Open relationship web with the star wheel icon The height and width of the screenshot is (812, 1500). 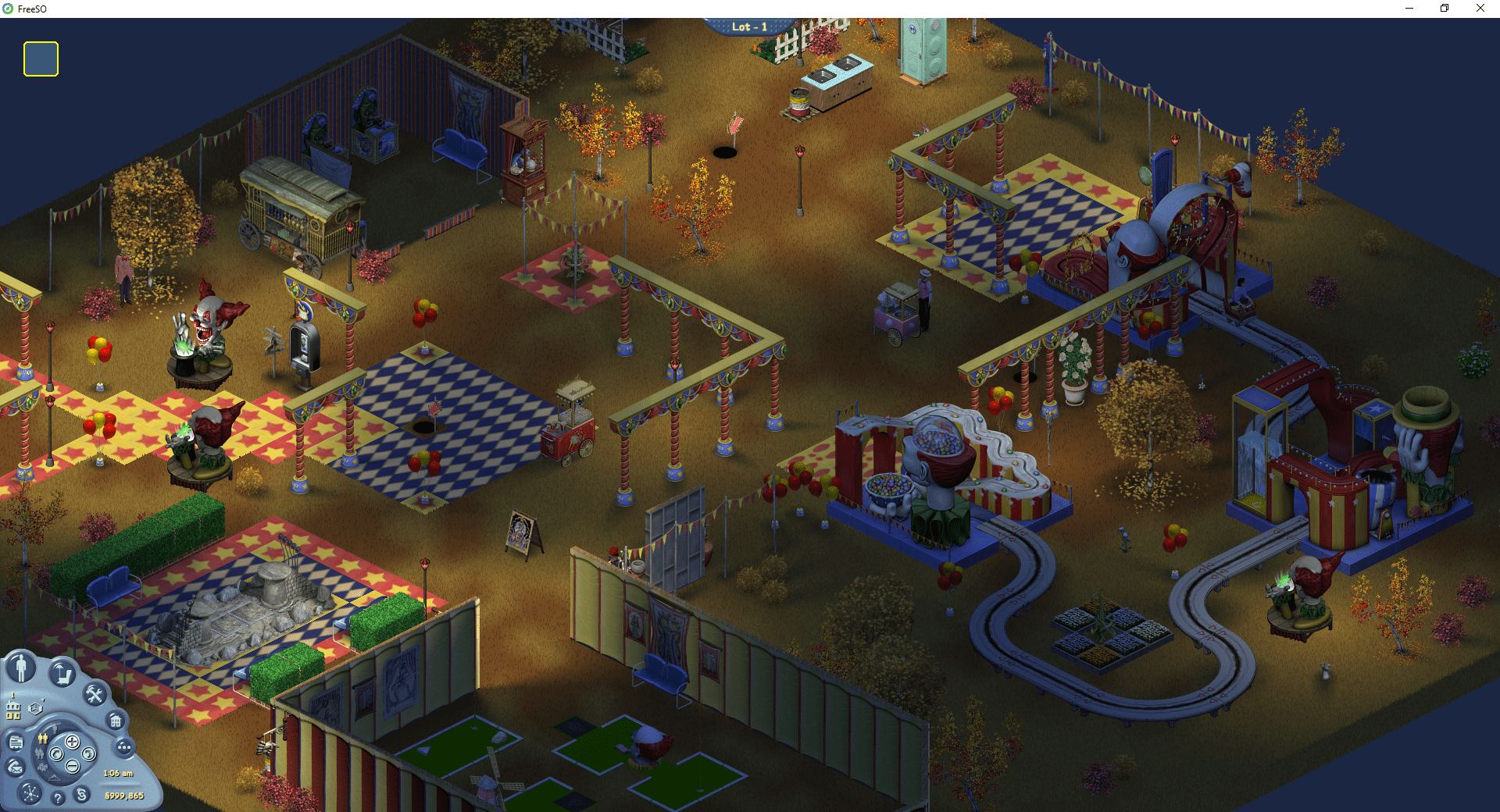tap(29, 794)
